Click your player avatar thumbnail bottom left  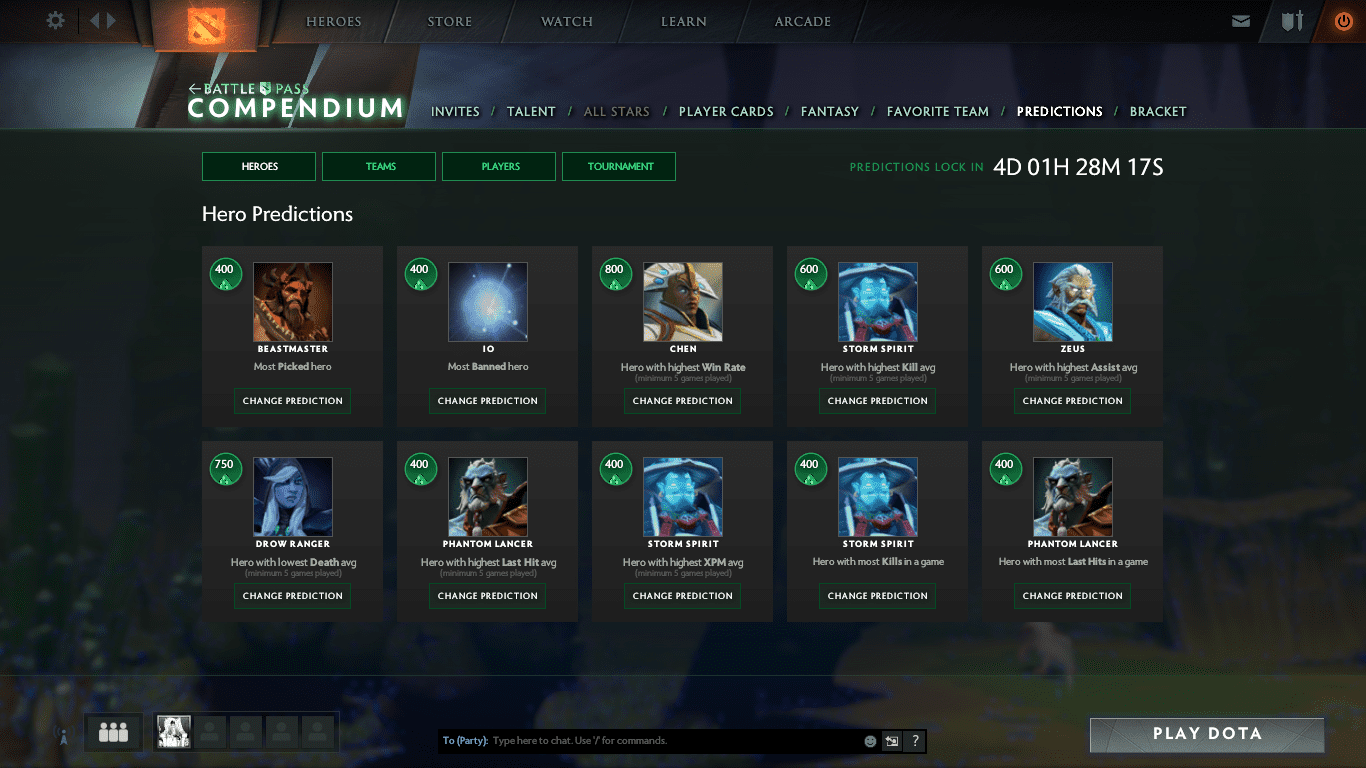click(173, 731)
